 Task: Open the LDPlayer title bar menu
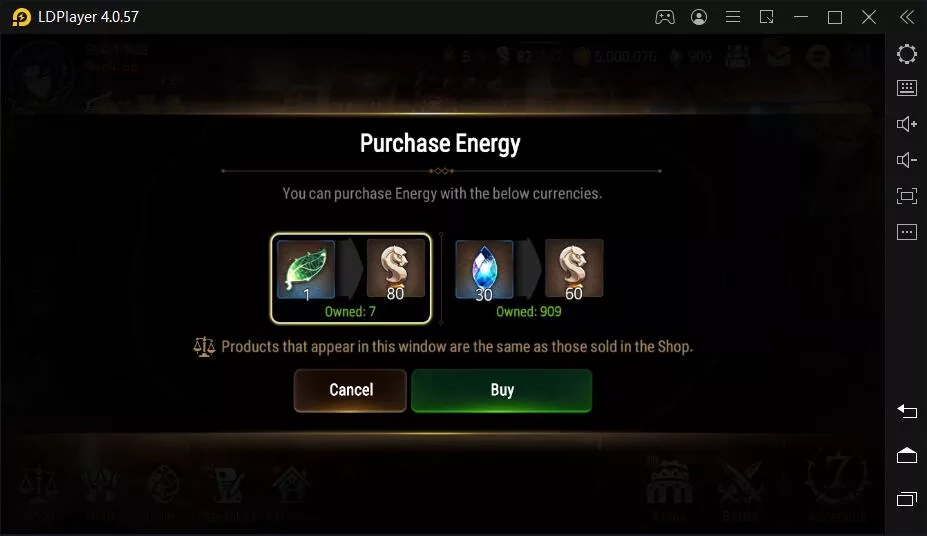click(x=733, y=17)
